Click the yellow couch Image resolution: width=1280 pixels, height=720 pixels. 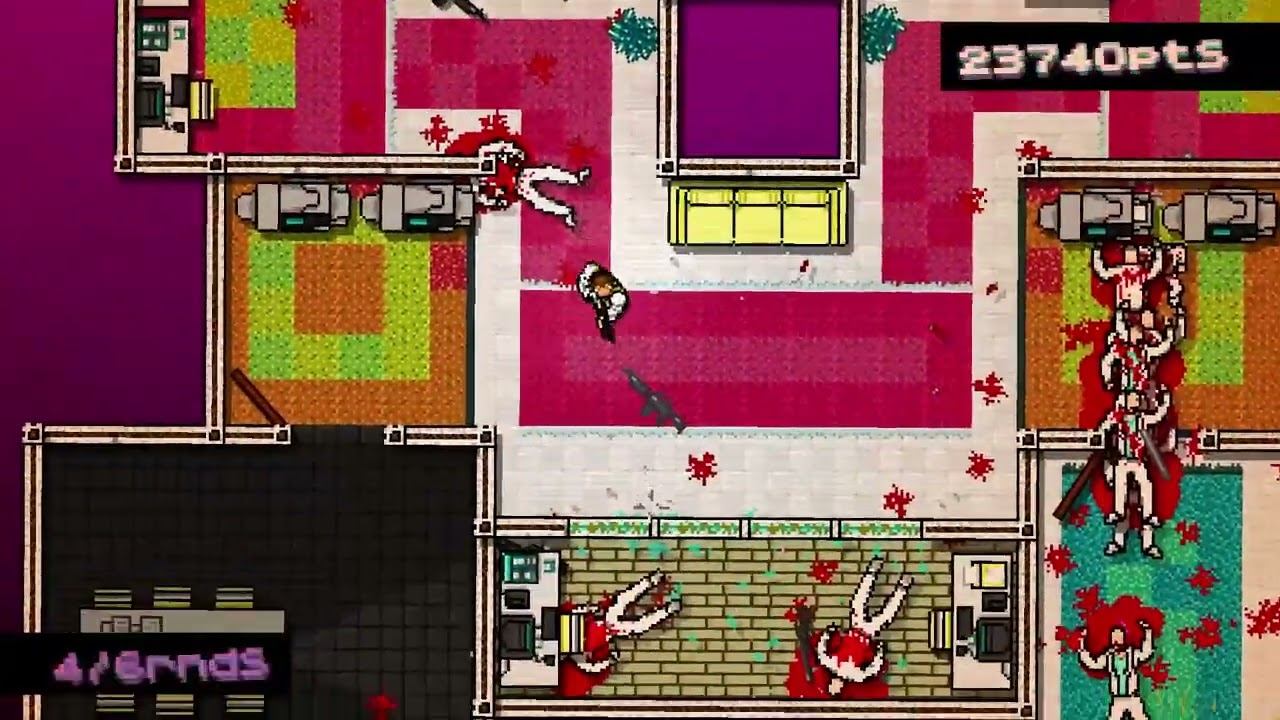point(755,213)
